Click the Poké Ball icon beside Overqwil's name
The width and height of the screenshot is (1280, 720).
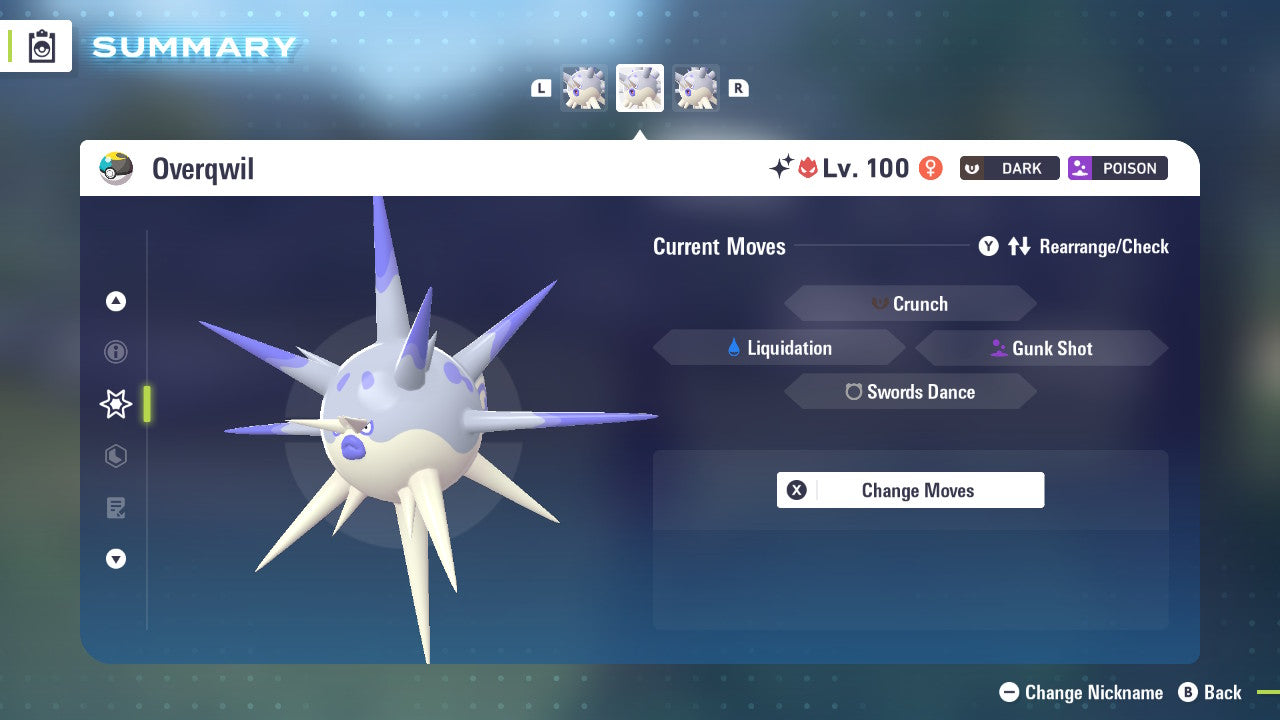point(117,168)
